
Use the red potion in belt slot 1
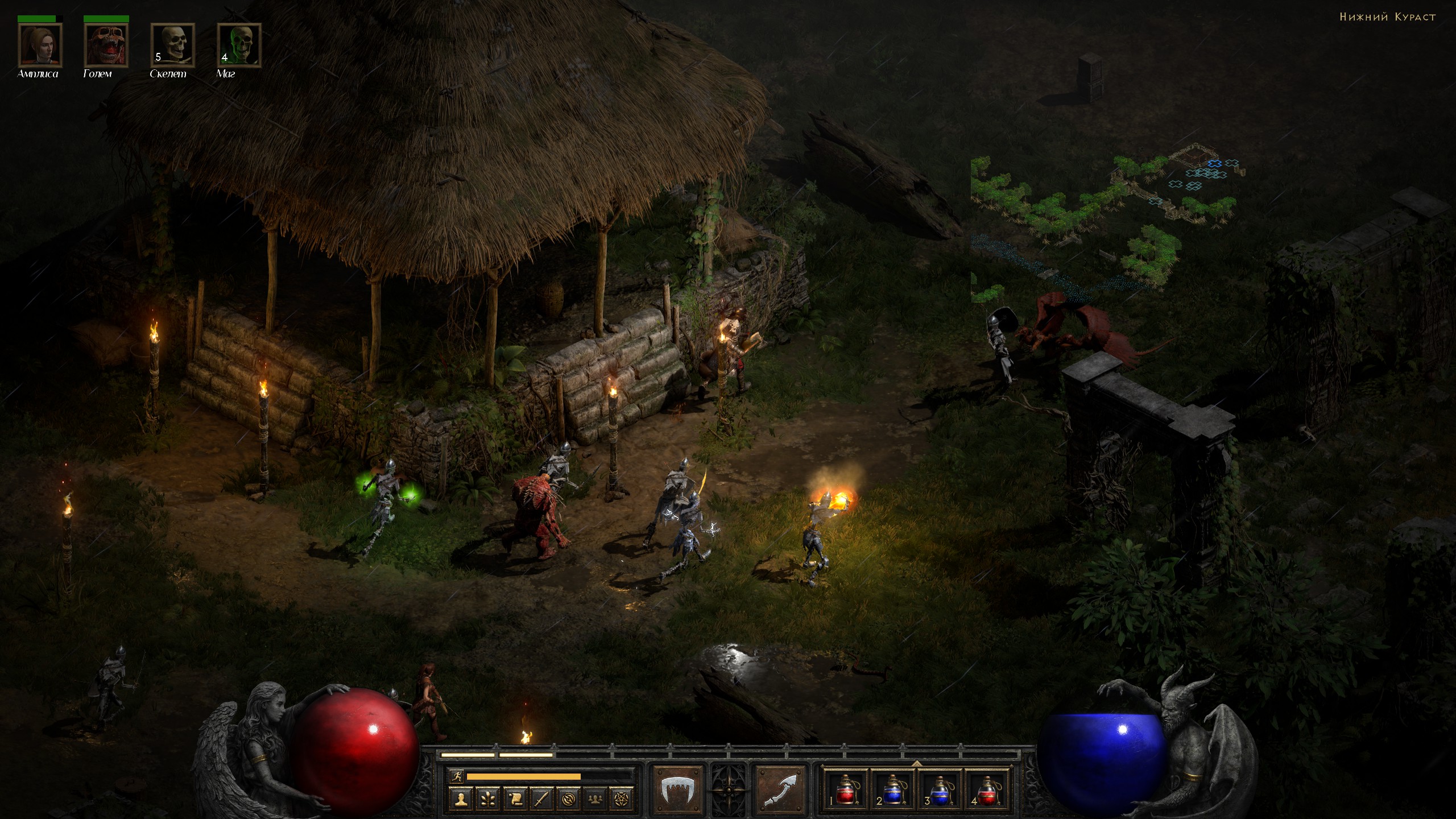click(846, 789)
